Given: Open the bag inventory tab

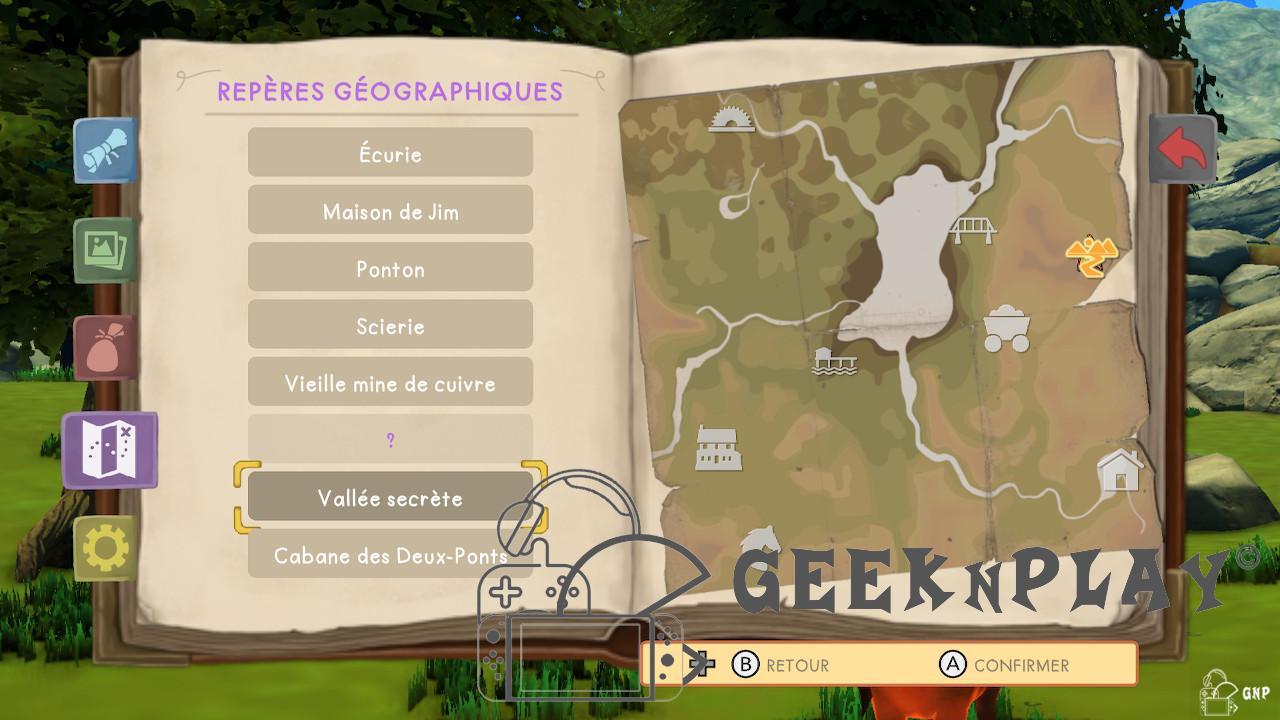Looking at the screenshot, I should click(x=105, y=348).
